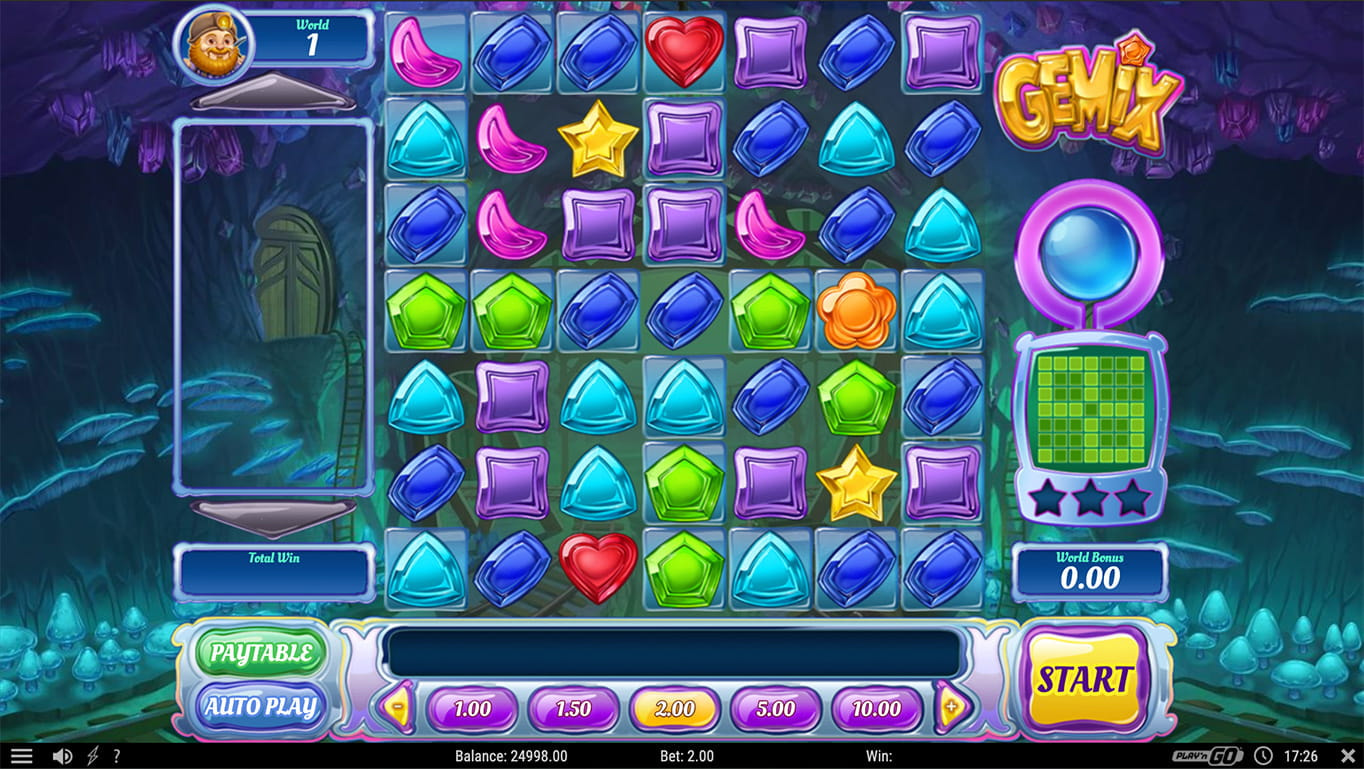Image resolution: width=1364 pixels, height=769 pixels.
Task: Close the game with the X button
Action: [1347, 756]
